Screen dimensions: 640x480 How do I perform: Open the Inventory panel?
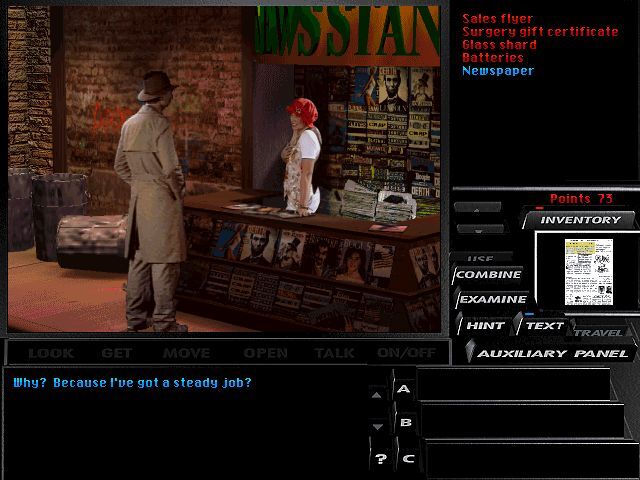[x=580, y=220]
